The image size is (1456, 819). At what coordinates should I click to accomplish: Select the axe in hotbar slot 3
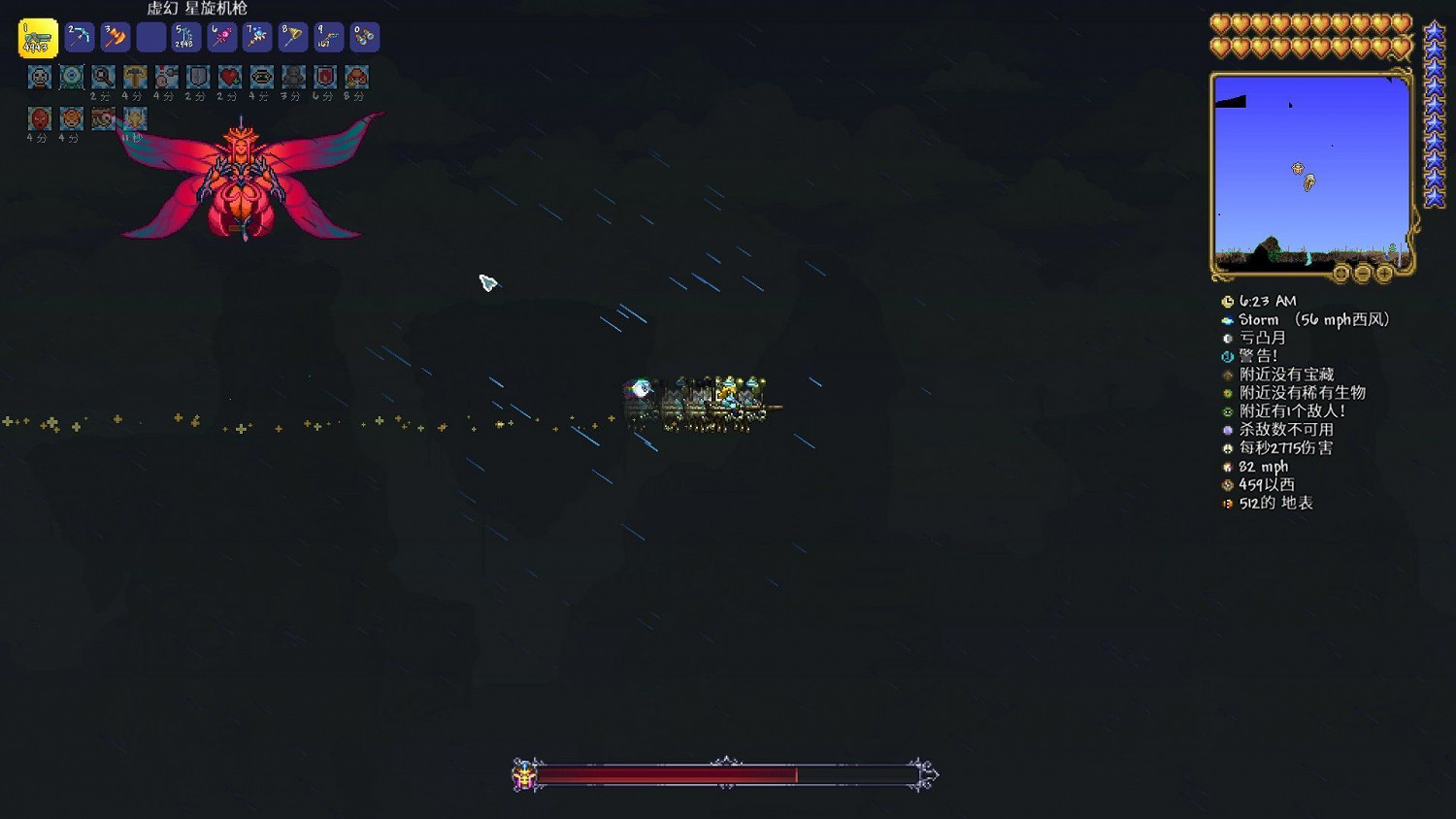pyautogui.click(x=116, y=37)
